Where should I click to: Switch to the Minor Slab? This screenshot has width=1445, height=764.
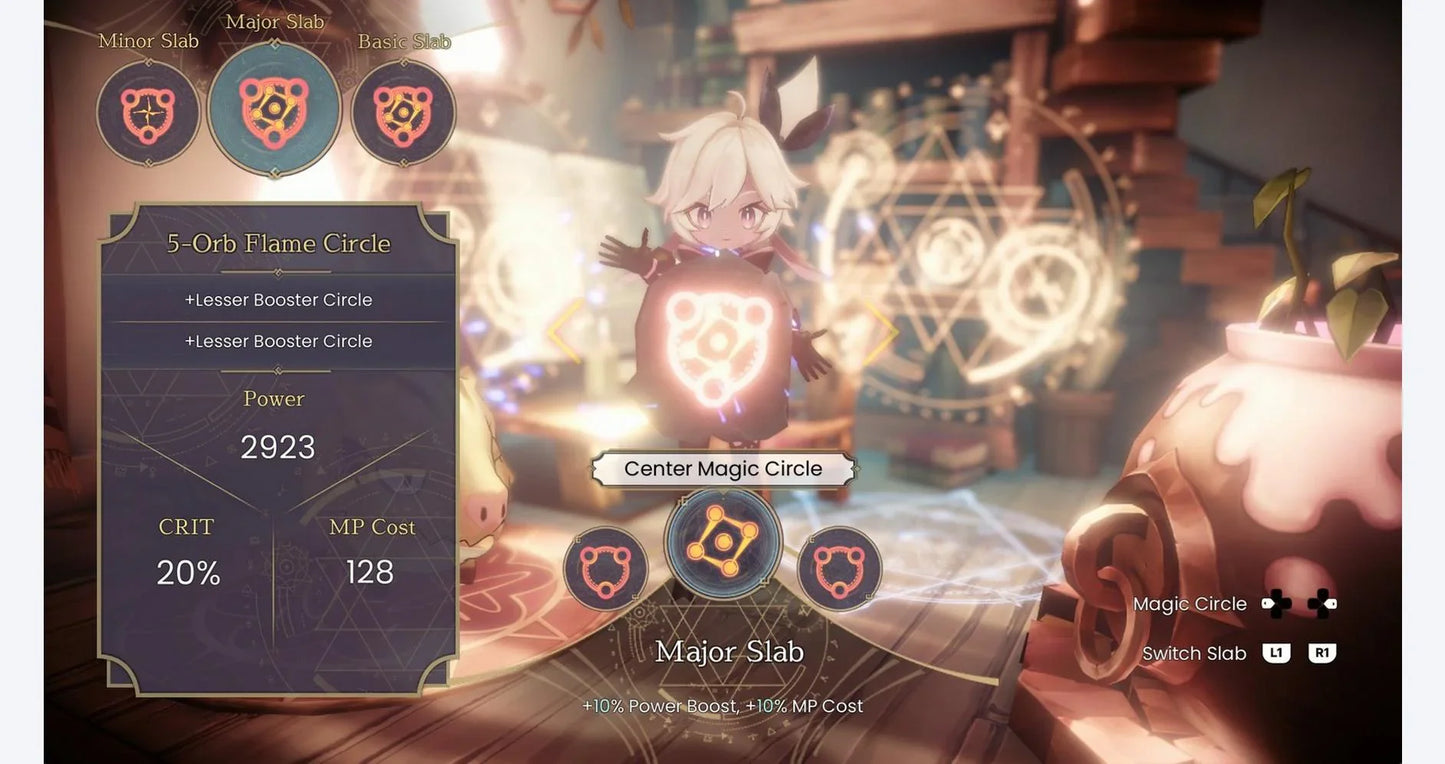[x=148, y=112]
